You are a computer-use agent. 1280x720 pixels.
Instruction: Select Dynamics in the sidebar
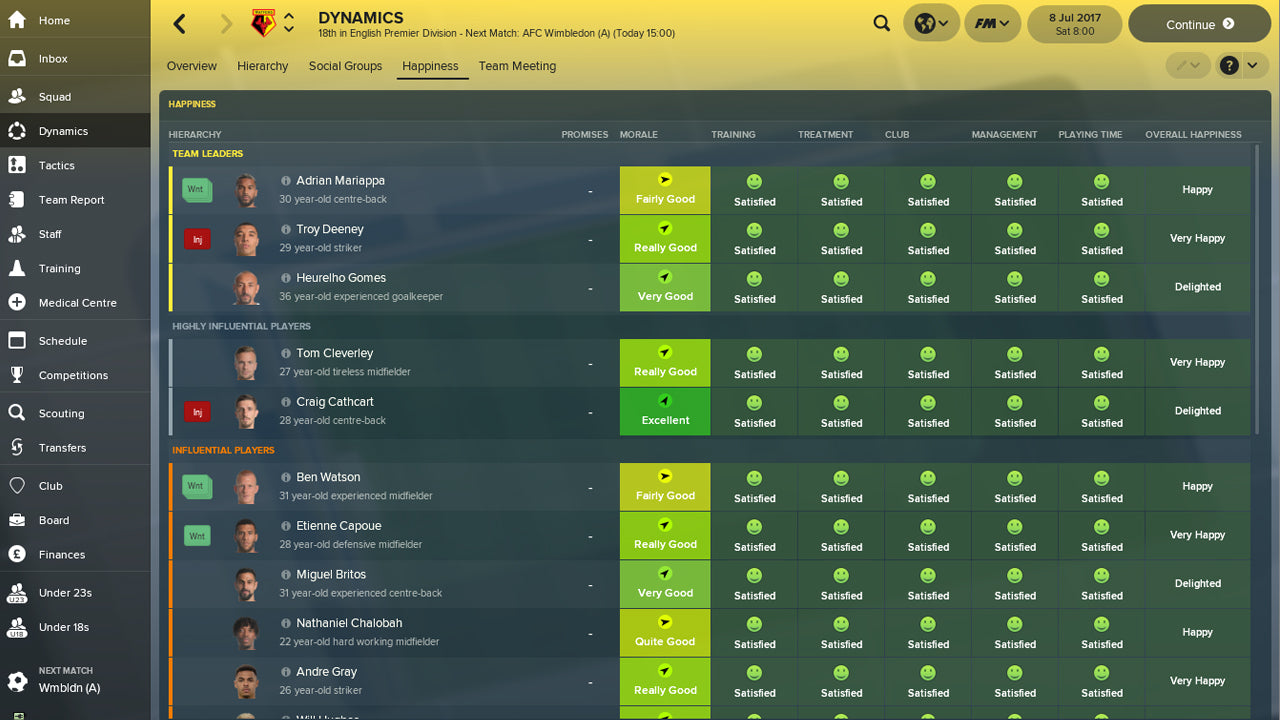coord(62,130)
